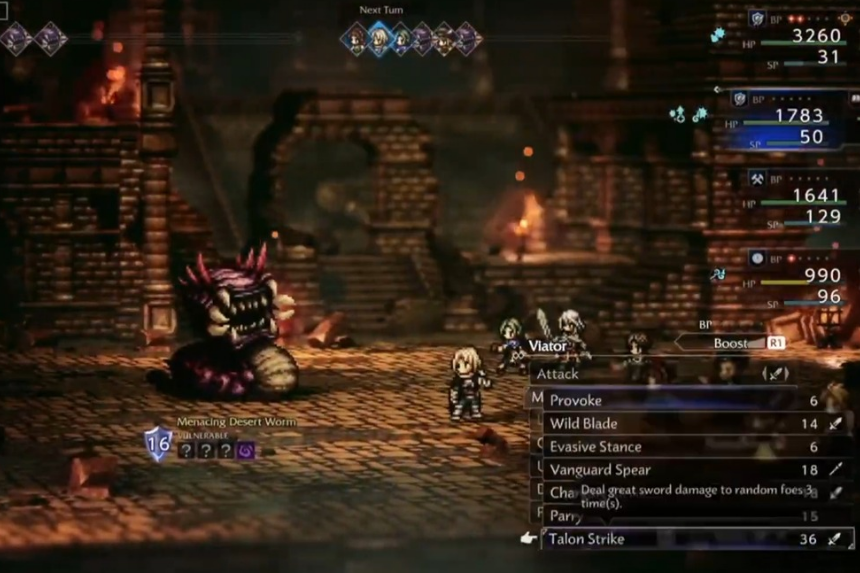Target the Menacing Desert Worm name label
This screenshot has width=860, height=573.
[236, 422]
